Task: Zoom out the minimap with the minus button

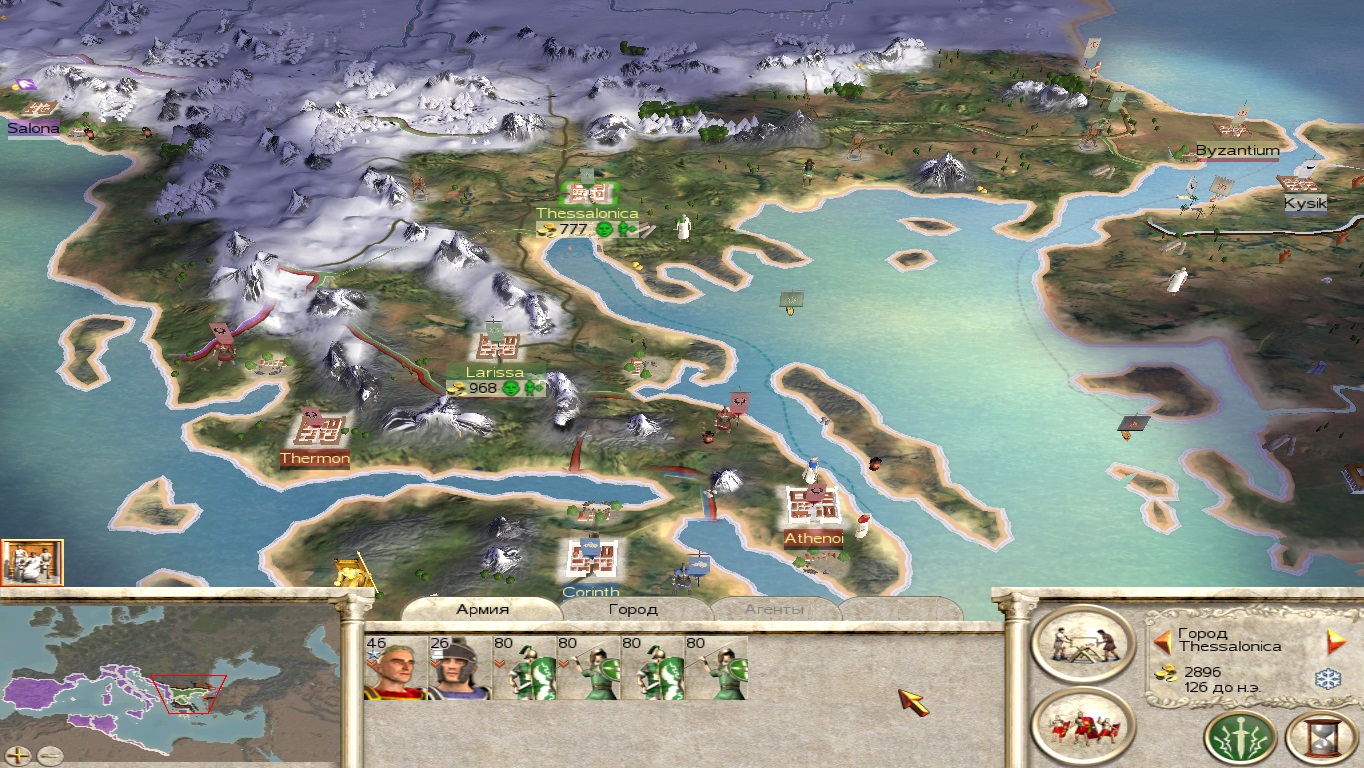Action: [48, 756]
